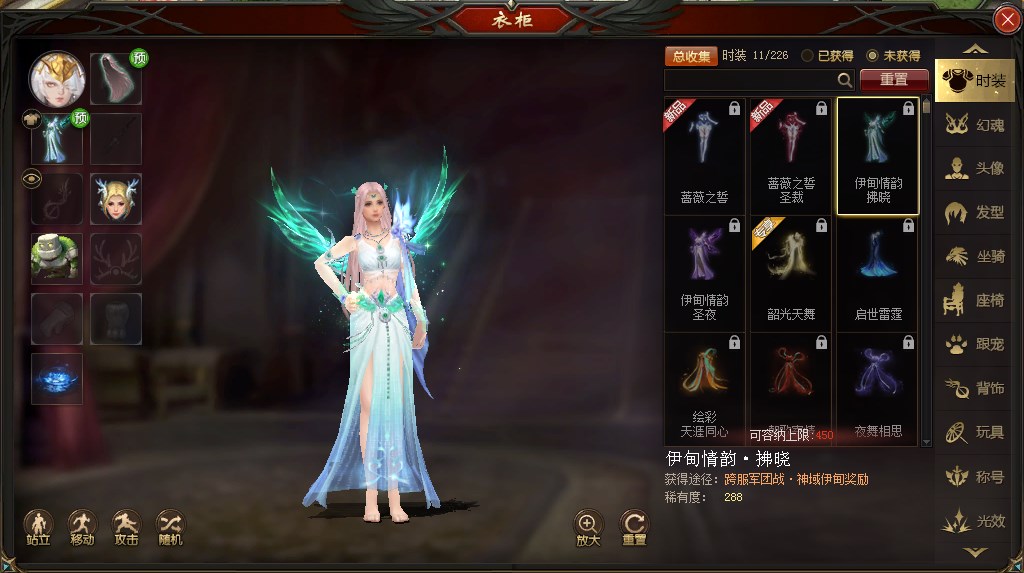Open the 头像 avatar tab
The height and width of the screenshot is (573, 1024).
coord(975,169)
